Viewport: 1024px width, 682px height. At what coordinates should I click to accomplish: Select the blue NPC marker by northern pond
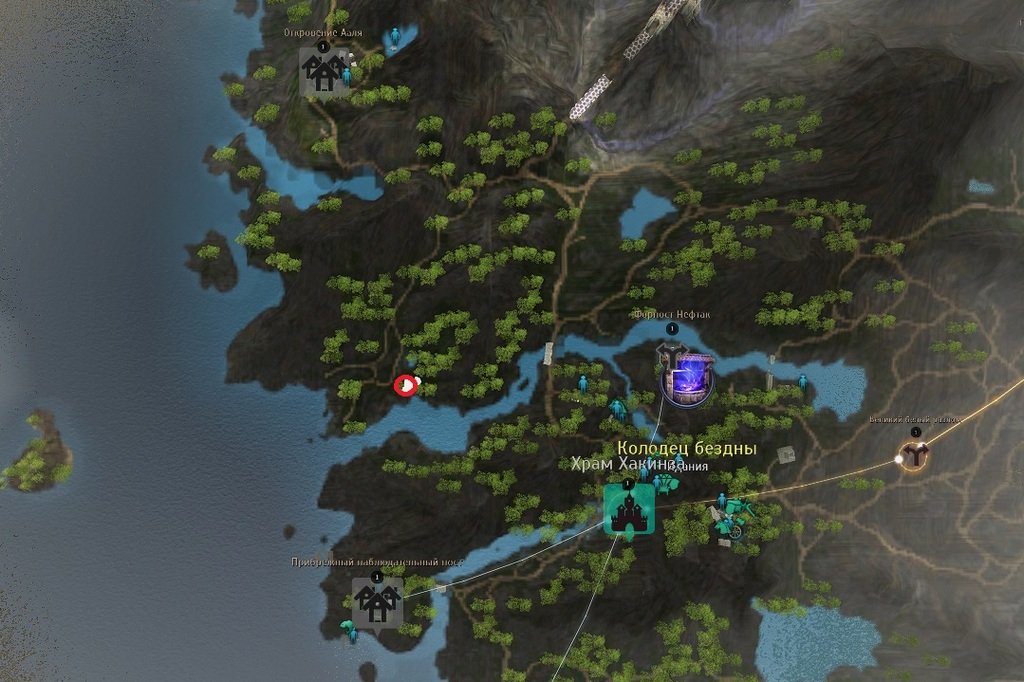click(396, 38)
